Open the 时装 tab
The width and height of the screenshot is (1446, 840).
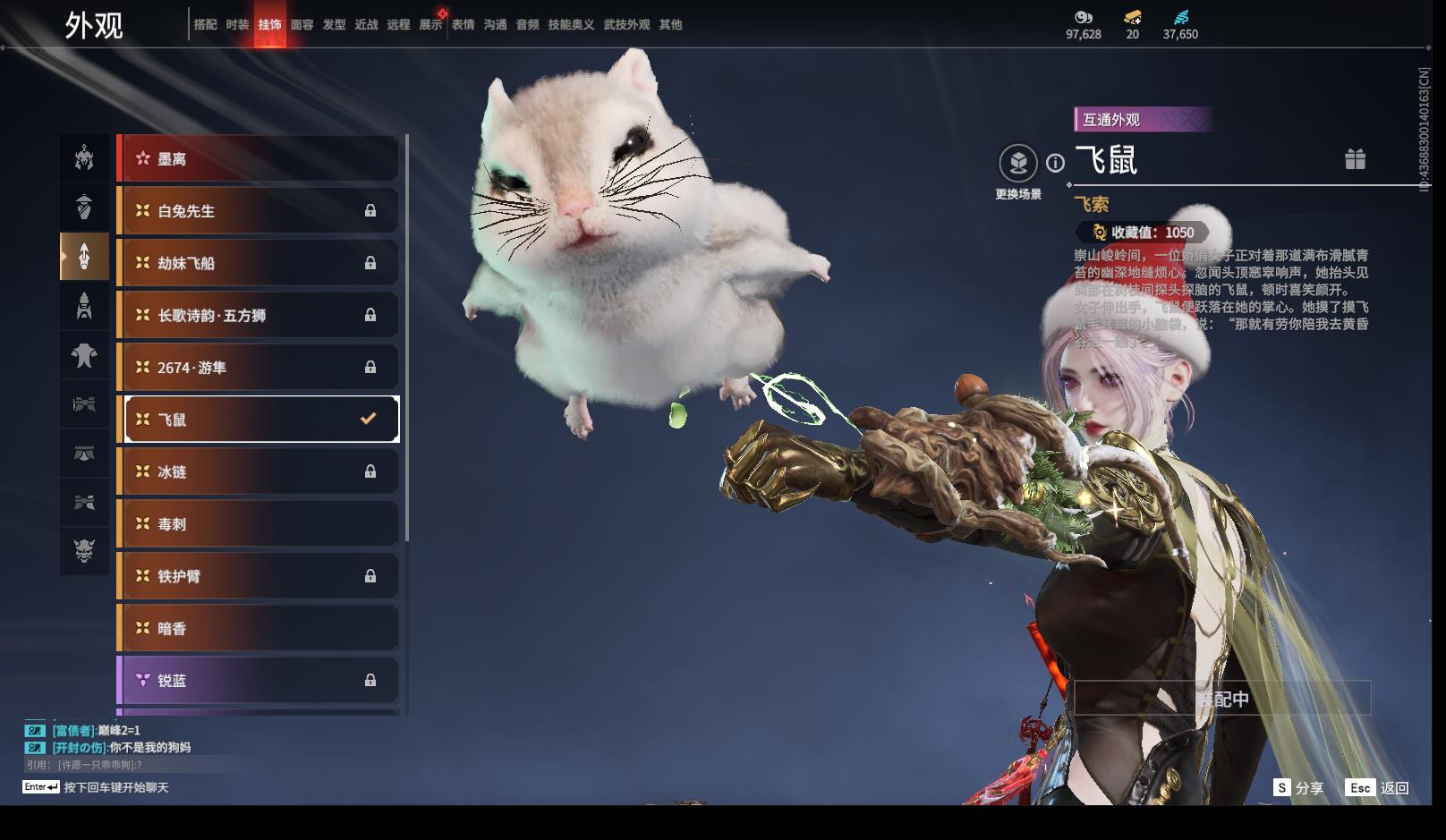coord(237,25)
